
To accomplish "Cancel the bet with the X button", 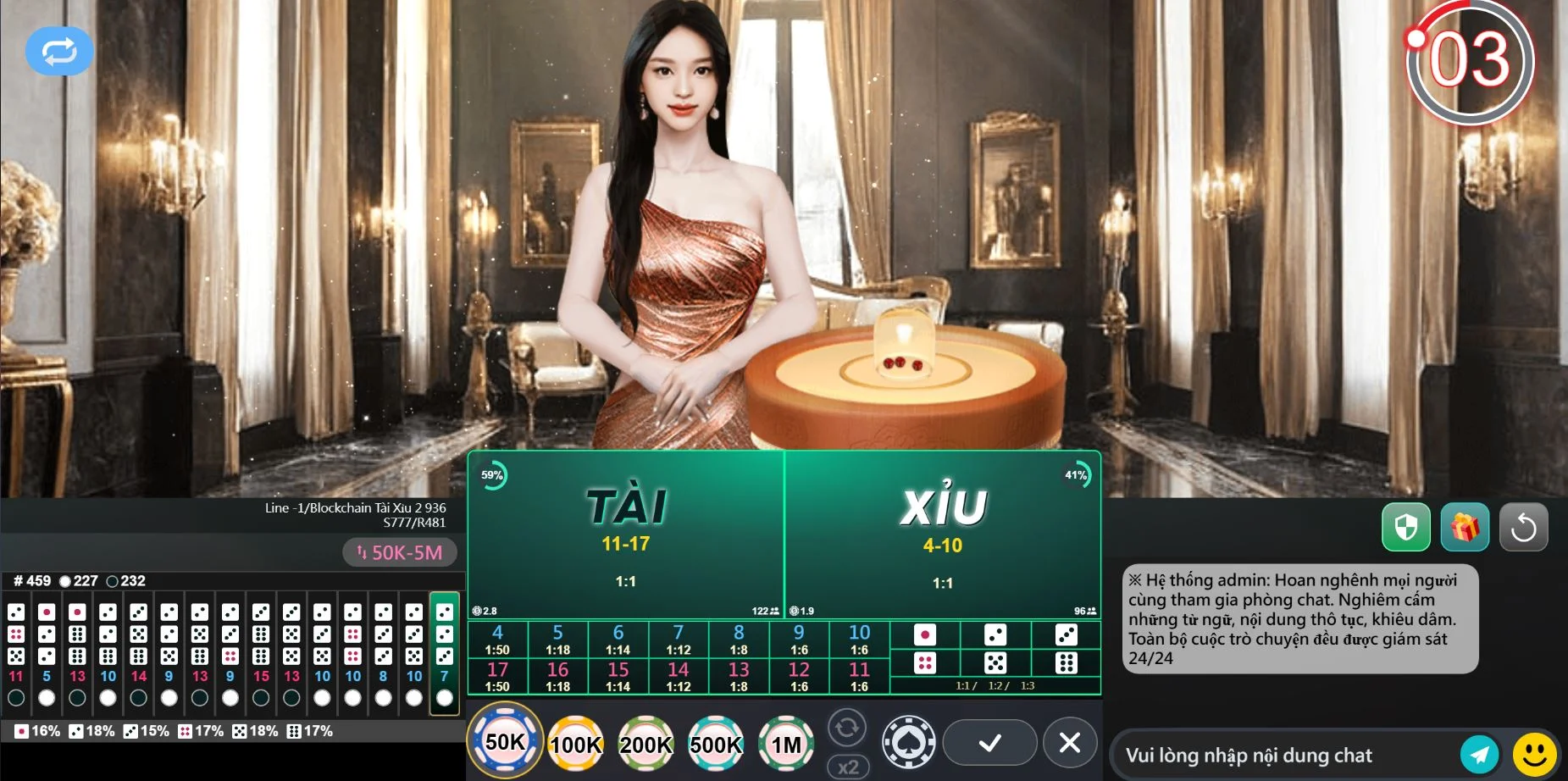I will click(1070, 743).
